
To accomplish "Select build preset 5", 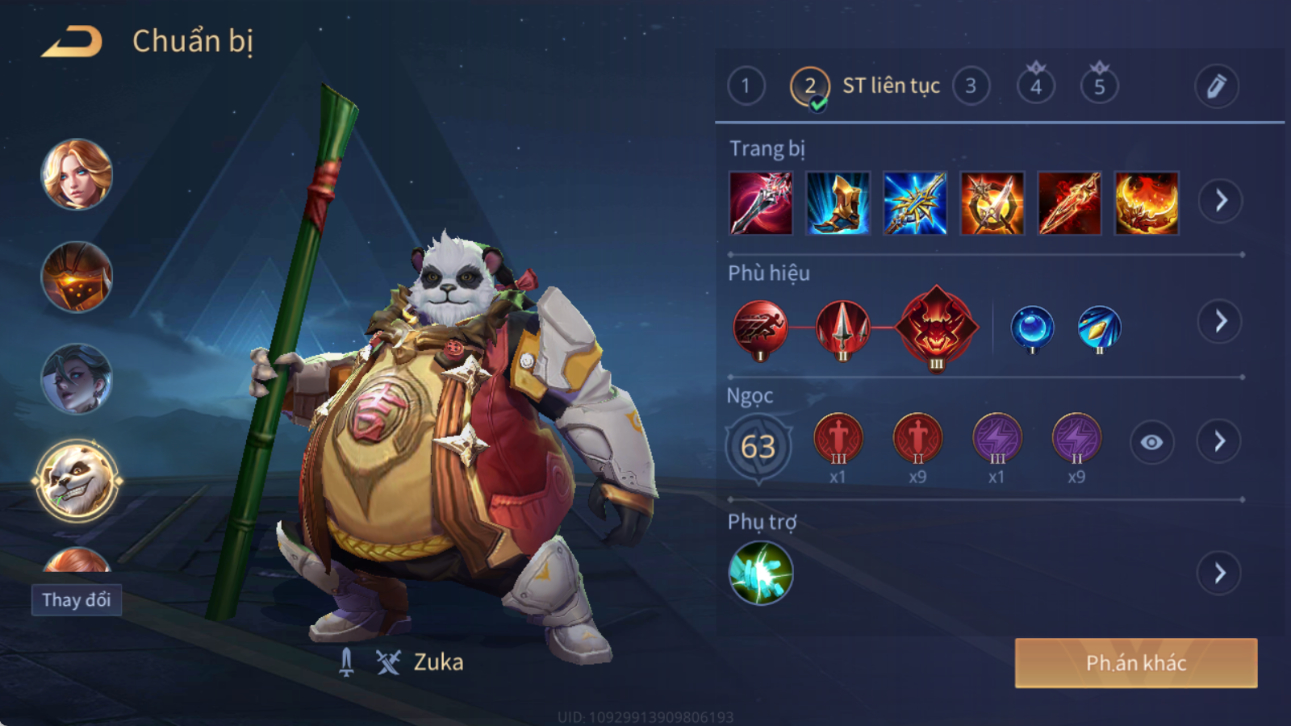I will (1099, 86).
